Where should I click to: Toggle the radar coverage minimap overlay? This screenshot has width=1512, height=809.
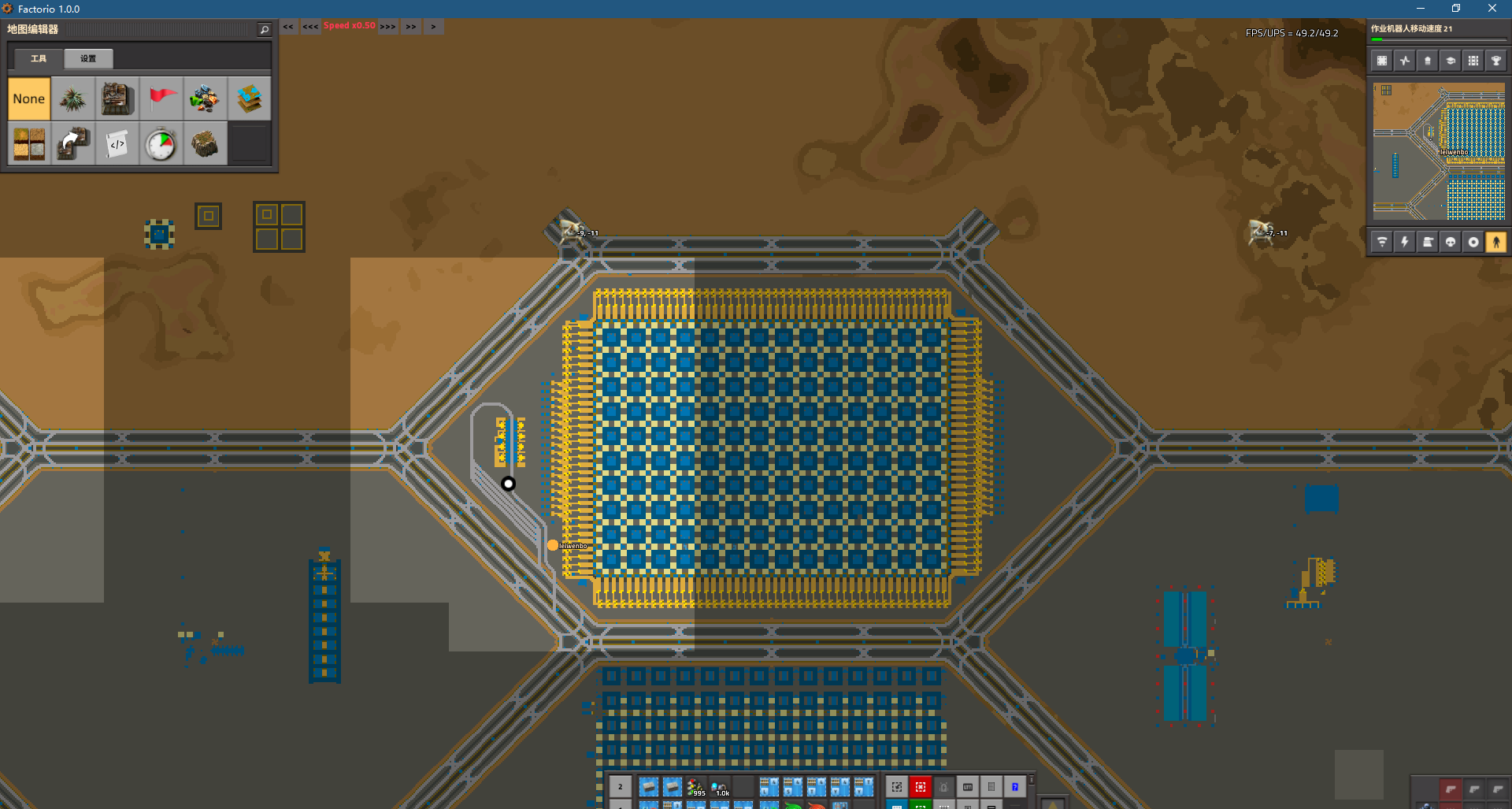tap(1382, 242)
